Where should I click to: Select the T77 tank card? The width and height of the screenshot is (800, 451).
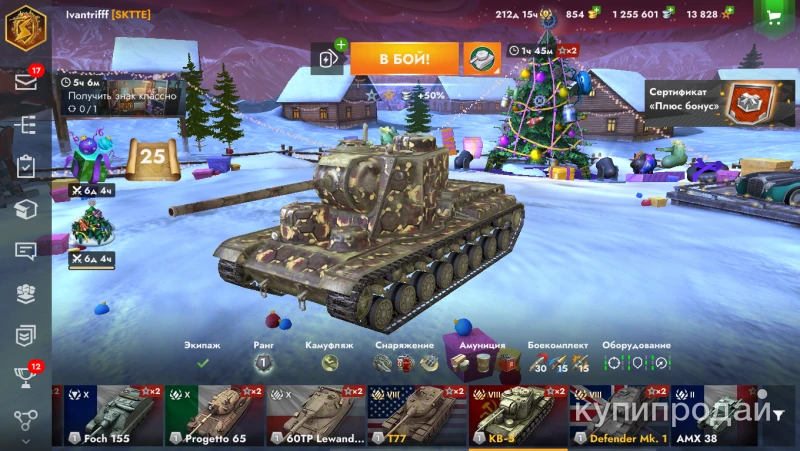[x=417, y=415]
